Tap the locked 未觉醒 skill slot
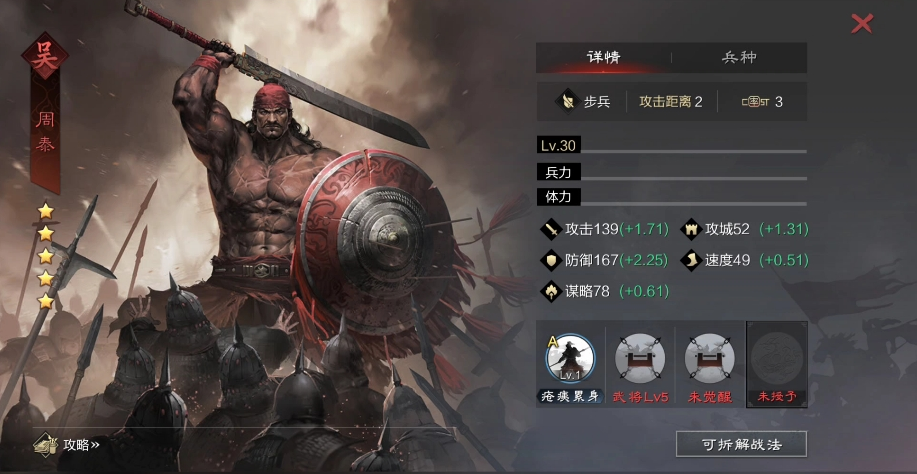Image resolution: width=917 pixels, height=474 pixels. tap(710, 359)
